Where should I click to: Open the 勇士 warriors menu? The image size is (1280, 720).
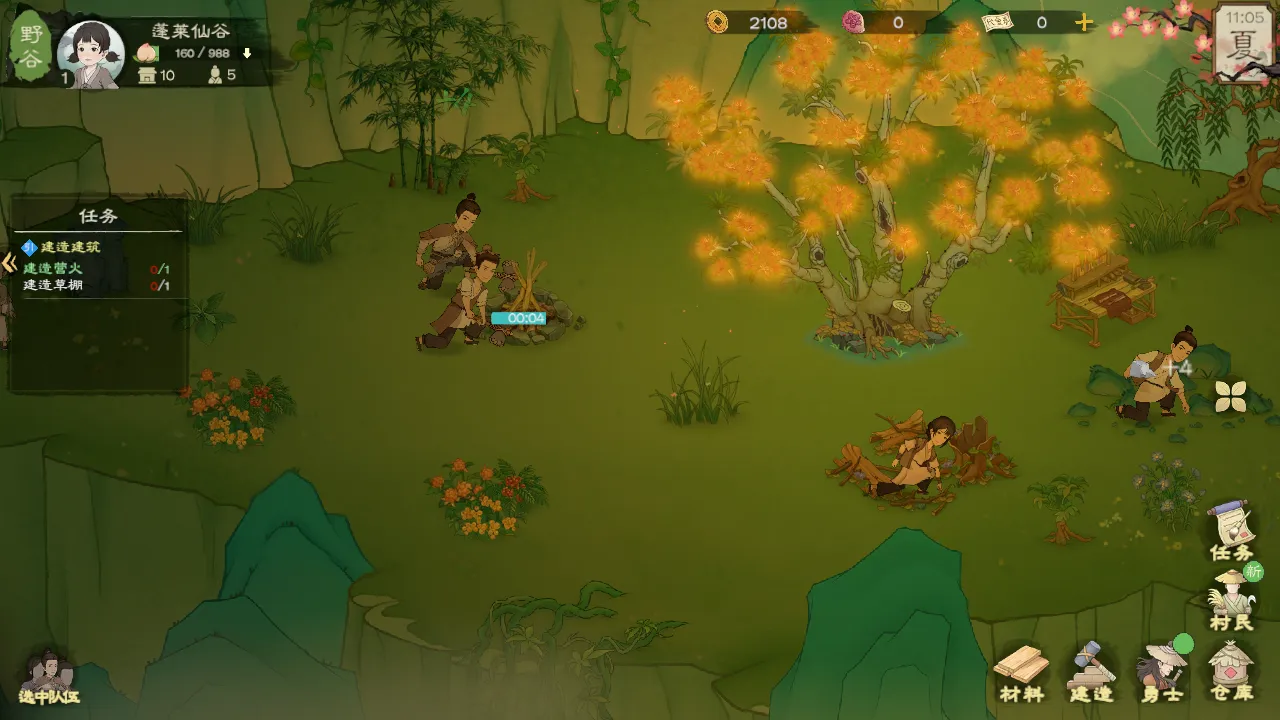(1161, 670)
